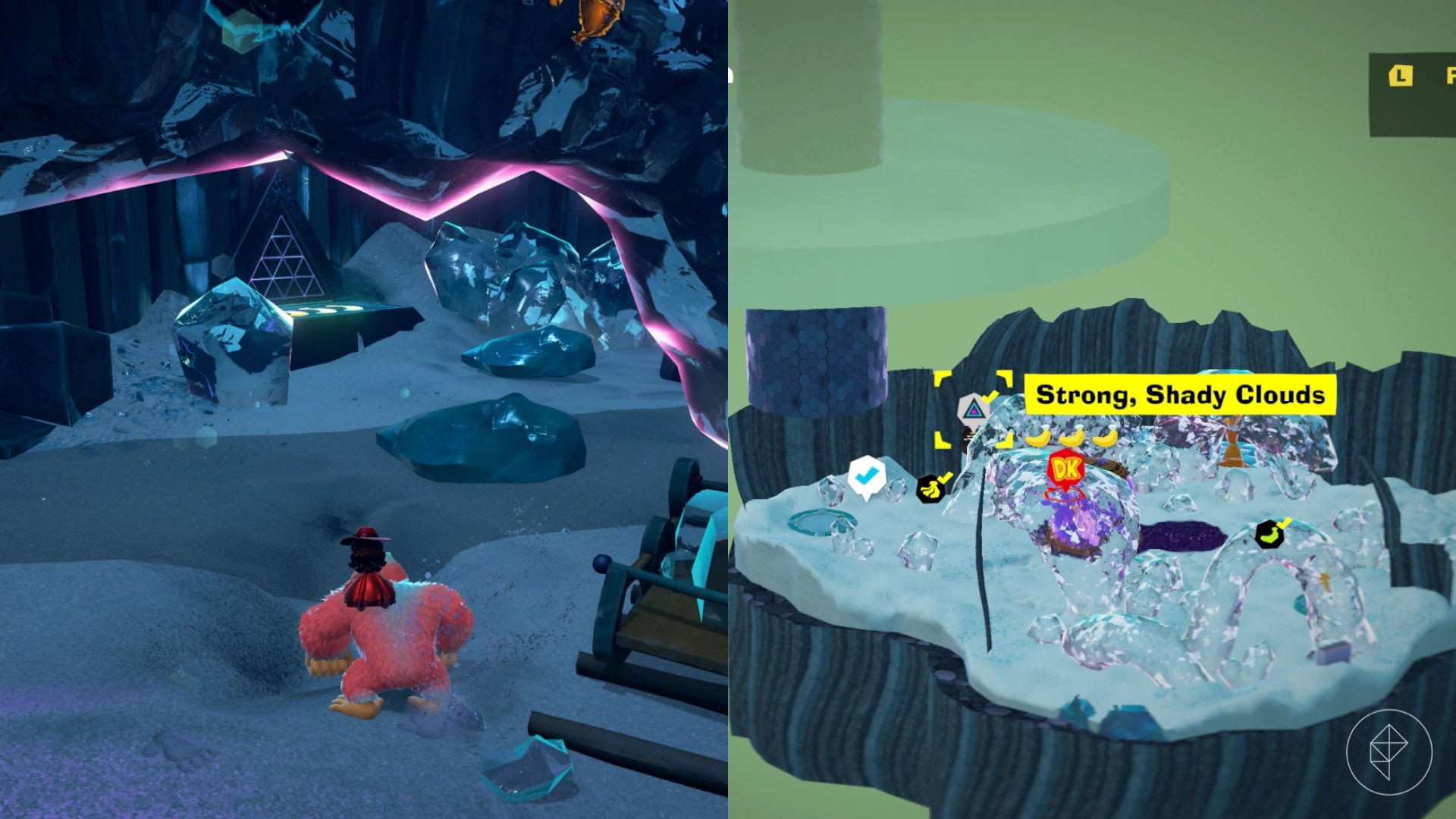Choose the yellow banana bunch map marker

coord(930,489)
